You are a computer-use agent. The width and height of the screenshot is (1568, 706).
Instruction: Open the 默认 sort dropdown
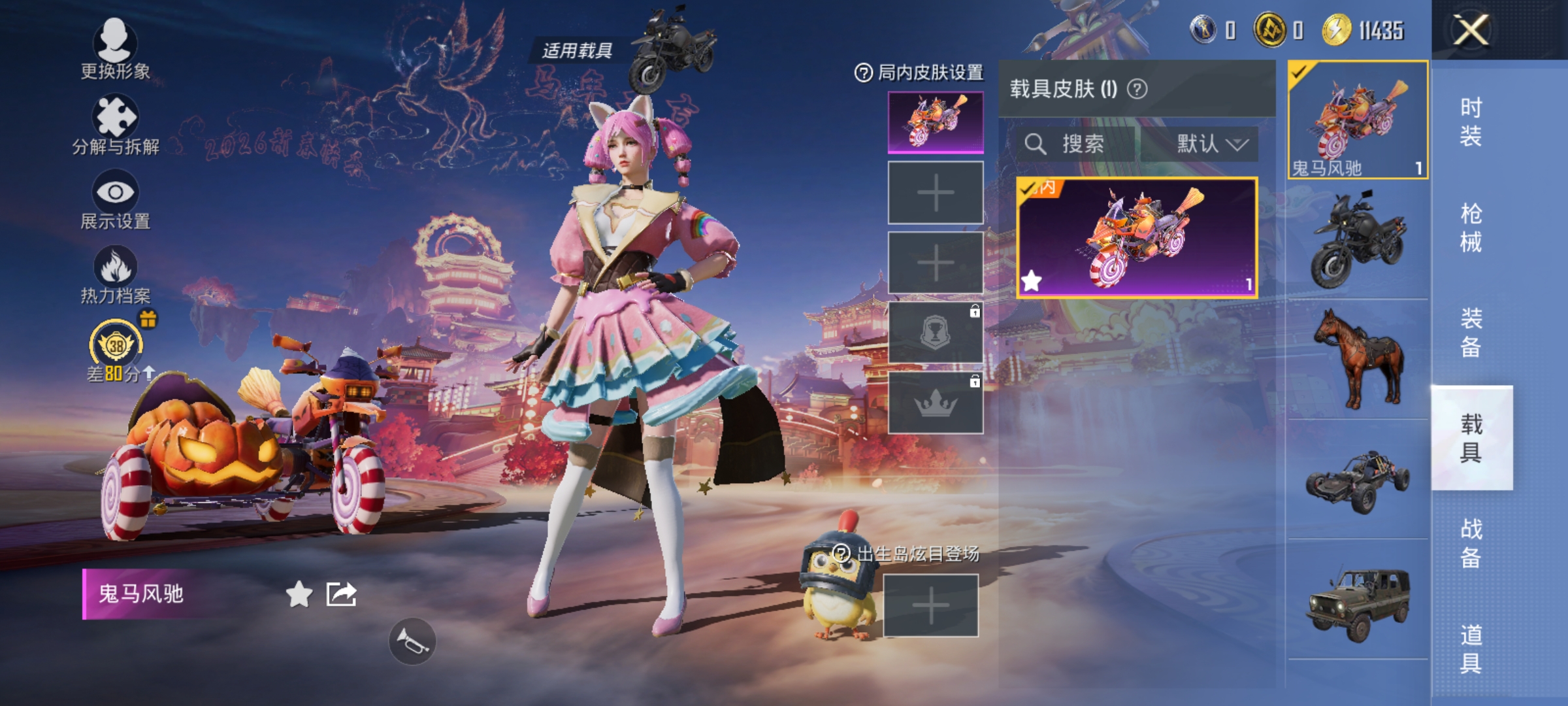pos(1204,145)
